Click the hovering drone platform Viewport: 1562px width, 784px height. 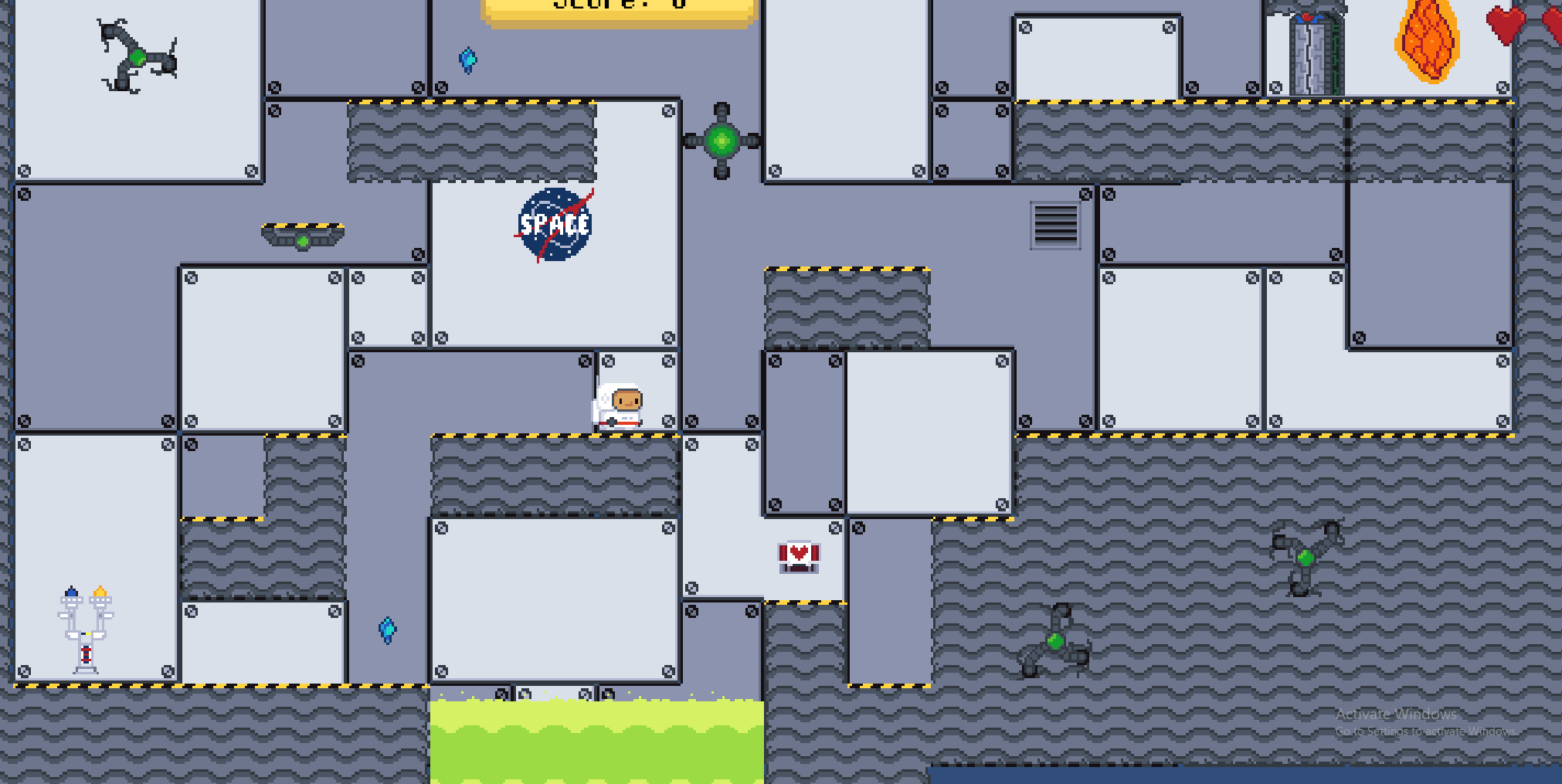302,233
